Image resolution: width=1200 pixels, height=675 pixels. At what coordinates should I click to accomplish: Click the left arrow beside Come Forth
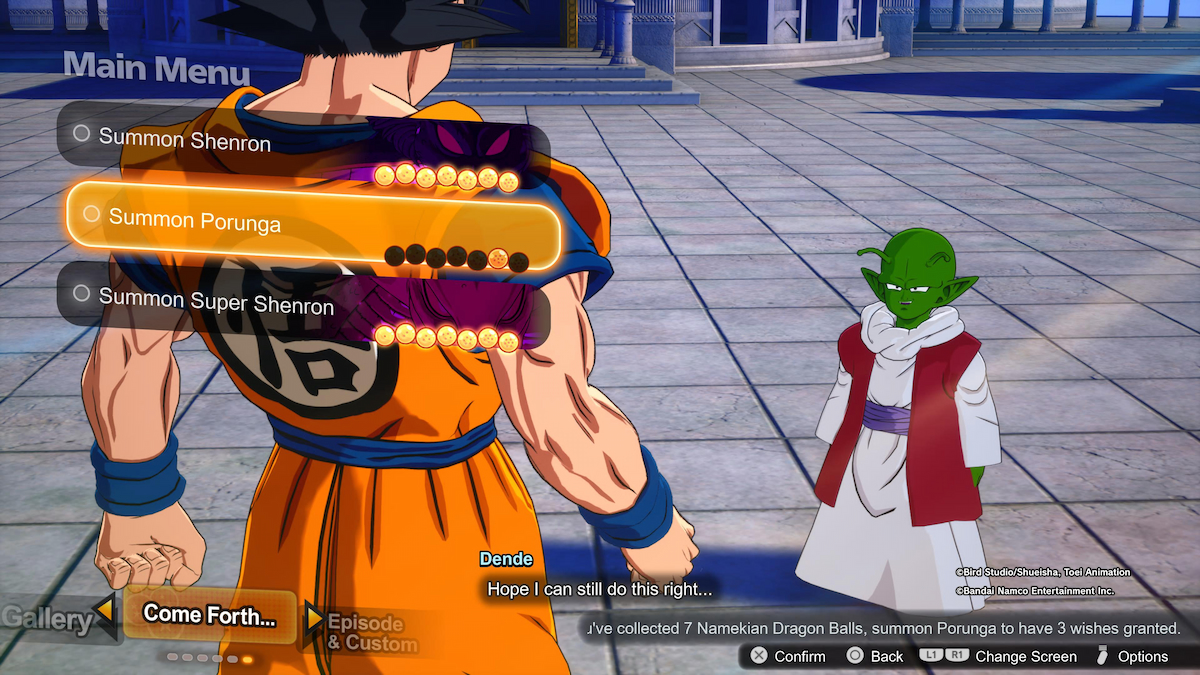tap(104, 608)
